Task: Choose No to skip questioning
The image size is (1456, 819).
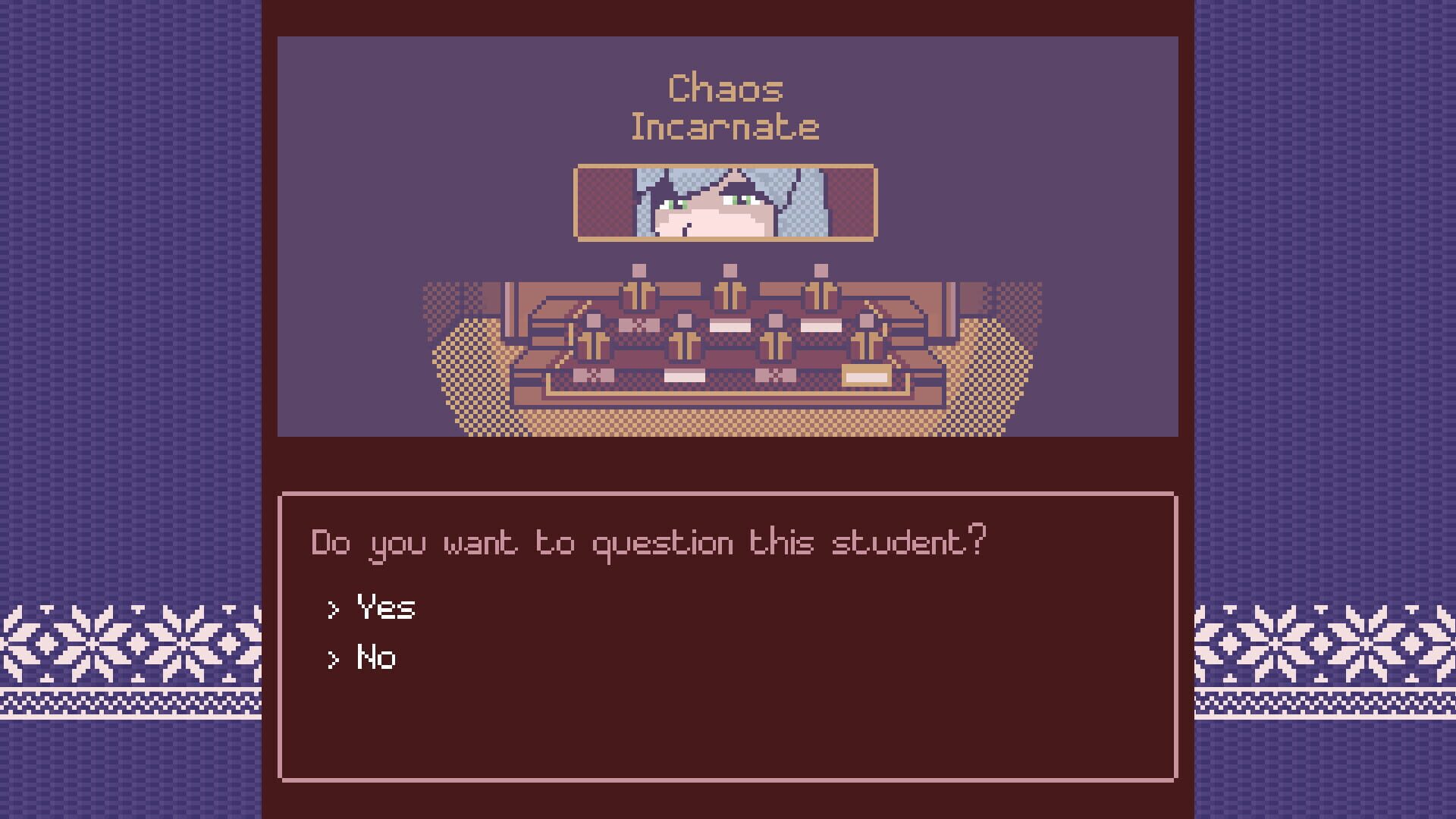Action: [x=376, y=657]
